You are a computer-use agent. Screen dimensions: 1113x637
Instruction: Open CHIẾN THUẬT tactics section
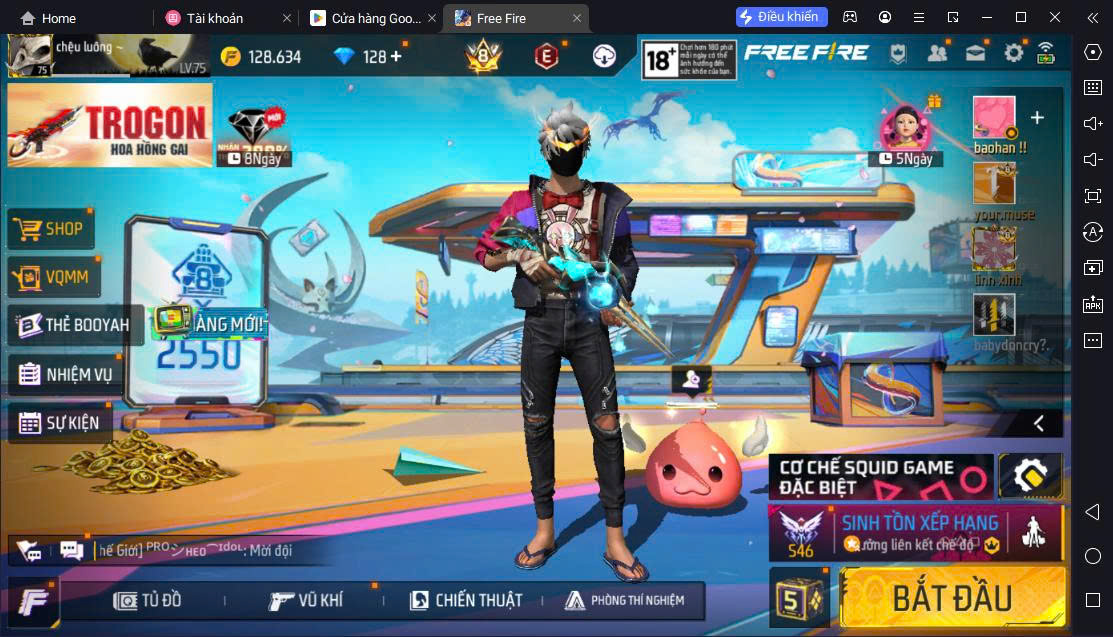tap(466, 600)
